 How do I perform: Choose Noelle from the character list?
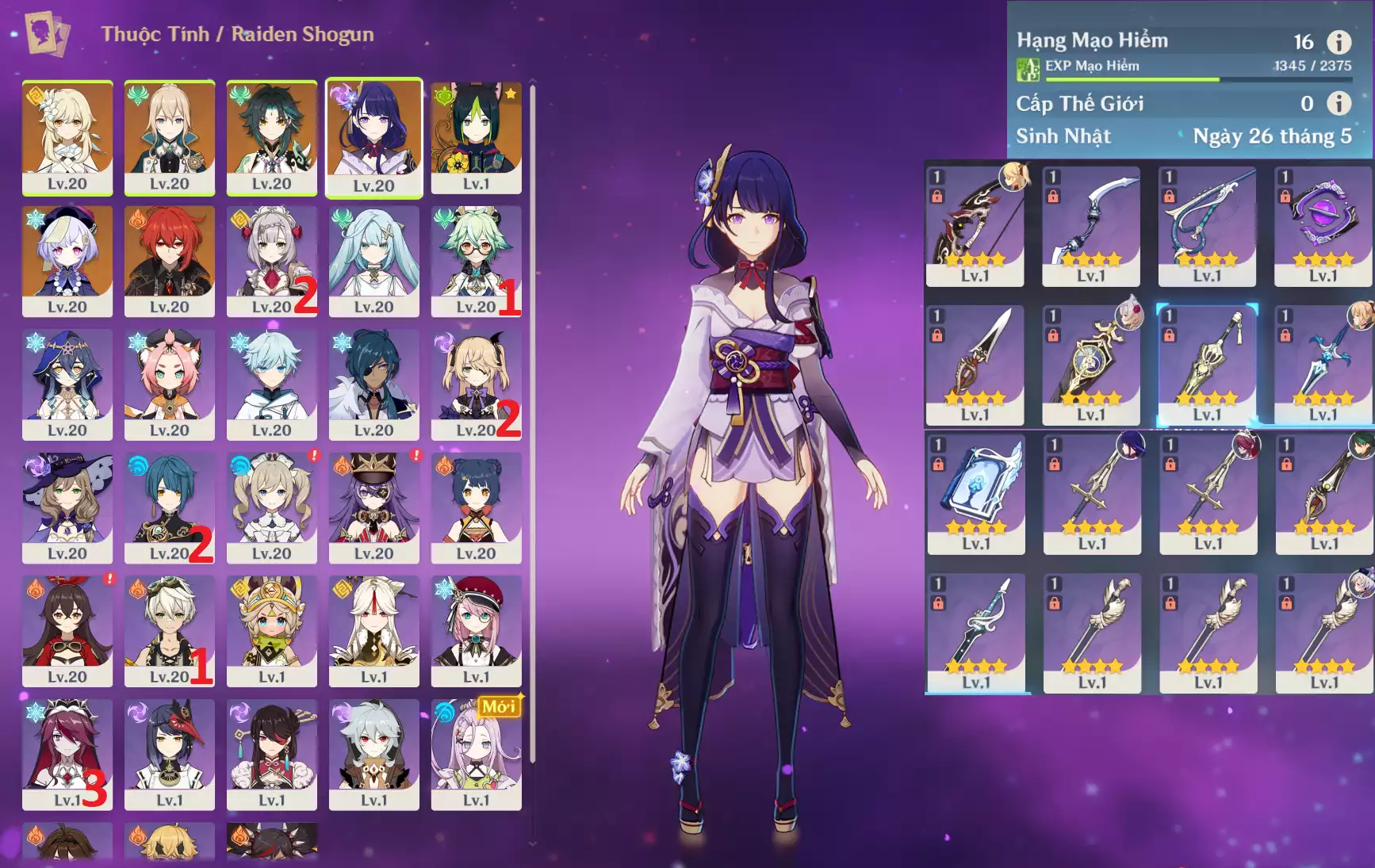click(x=271, y=260)
